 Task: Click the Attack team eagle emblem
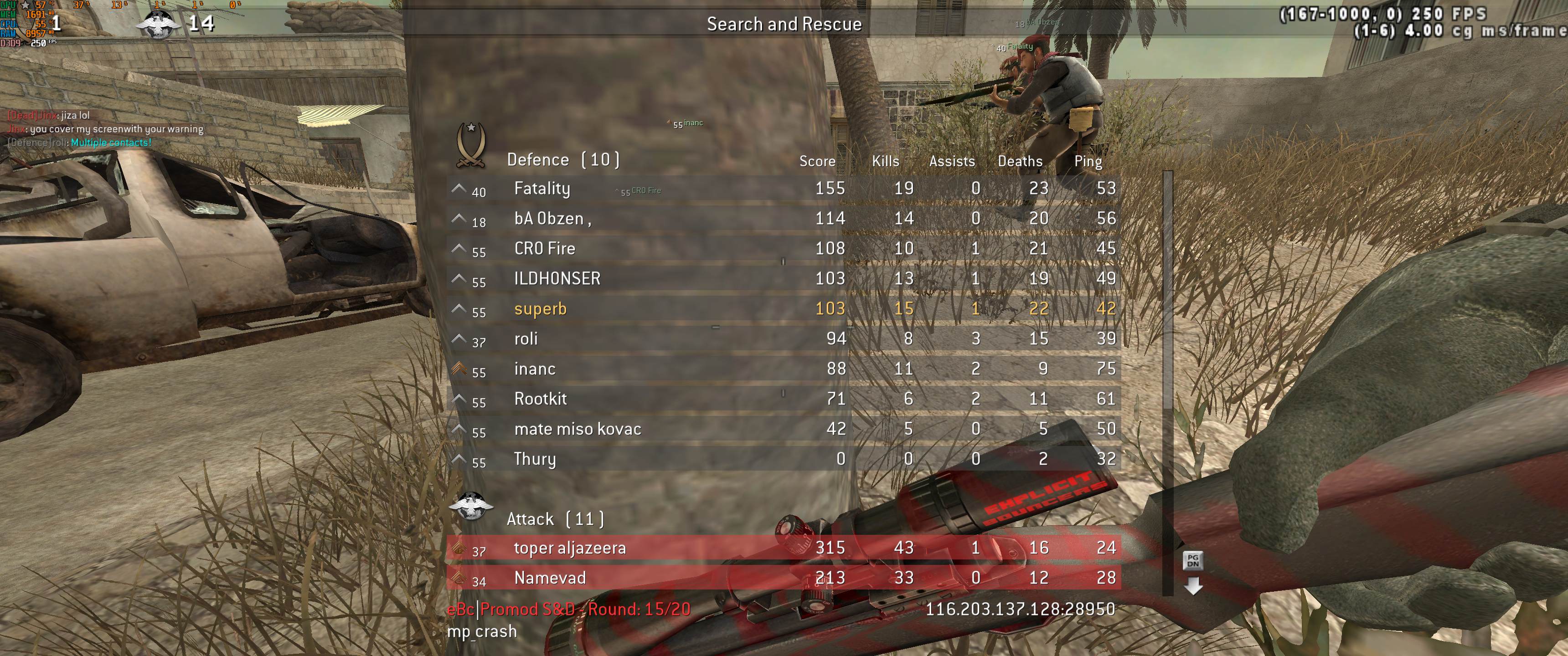pyautogui.click(x=470, y=506)
